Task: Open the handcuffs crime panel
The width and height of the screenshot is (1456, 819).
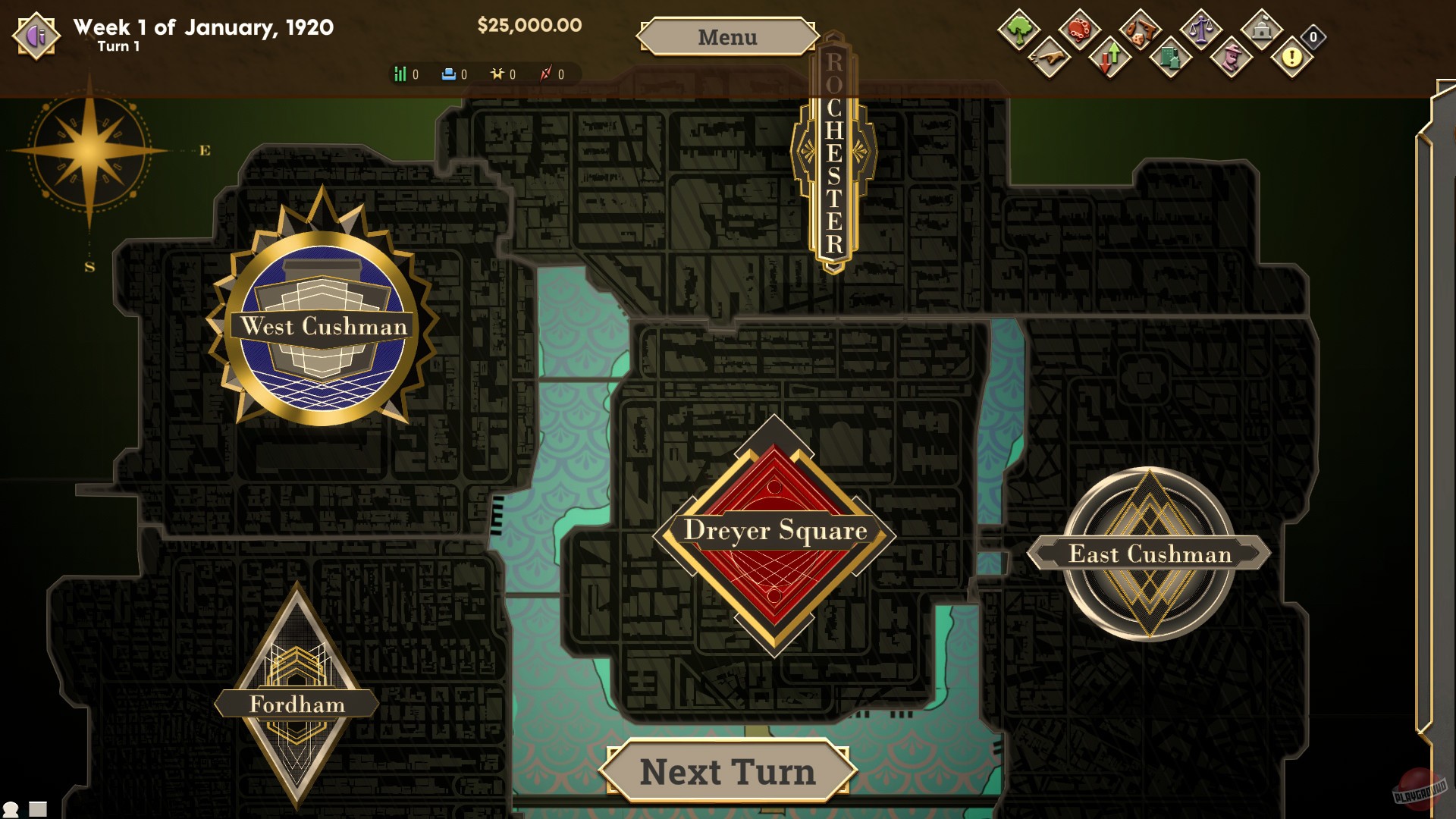Action: [x=1079, y=30]
